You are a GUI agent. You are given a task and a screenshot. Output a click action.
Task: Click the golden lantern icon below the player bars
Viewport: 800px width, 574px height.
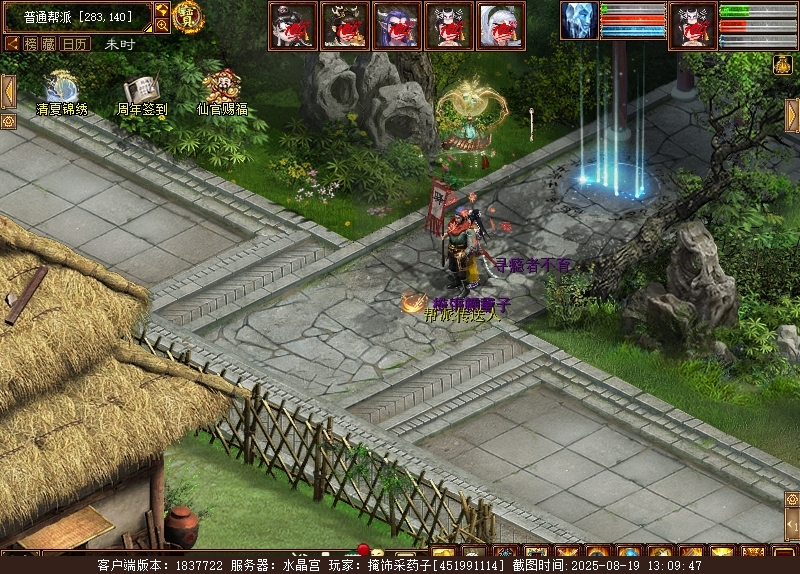pyautogui.click(x=783, y=64)
